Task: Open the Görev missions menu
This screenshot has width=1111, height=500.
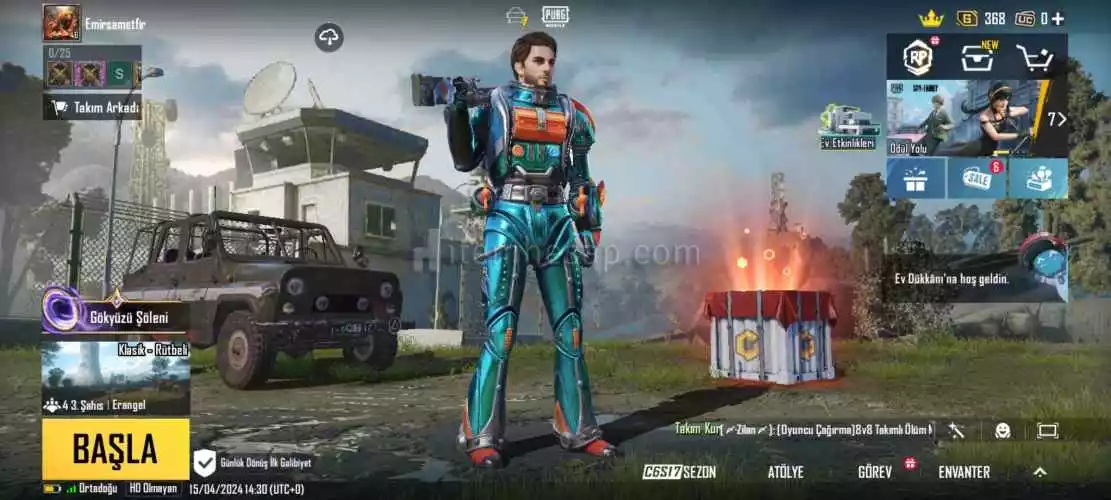Action: click(x=875, y=472)
